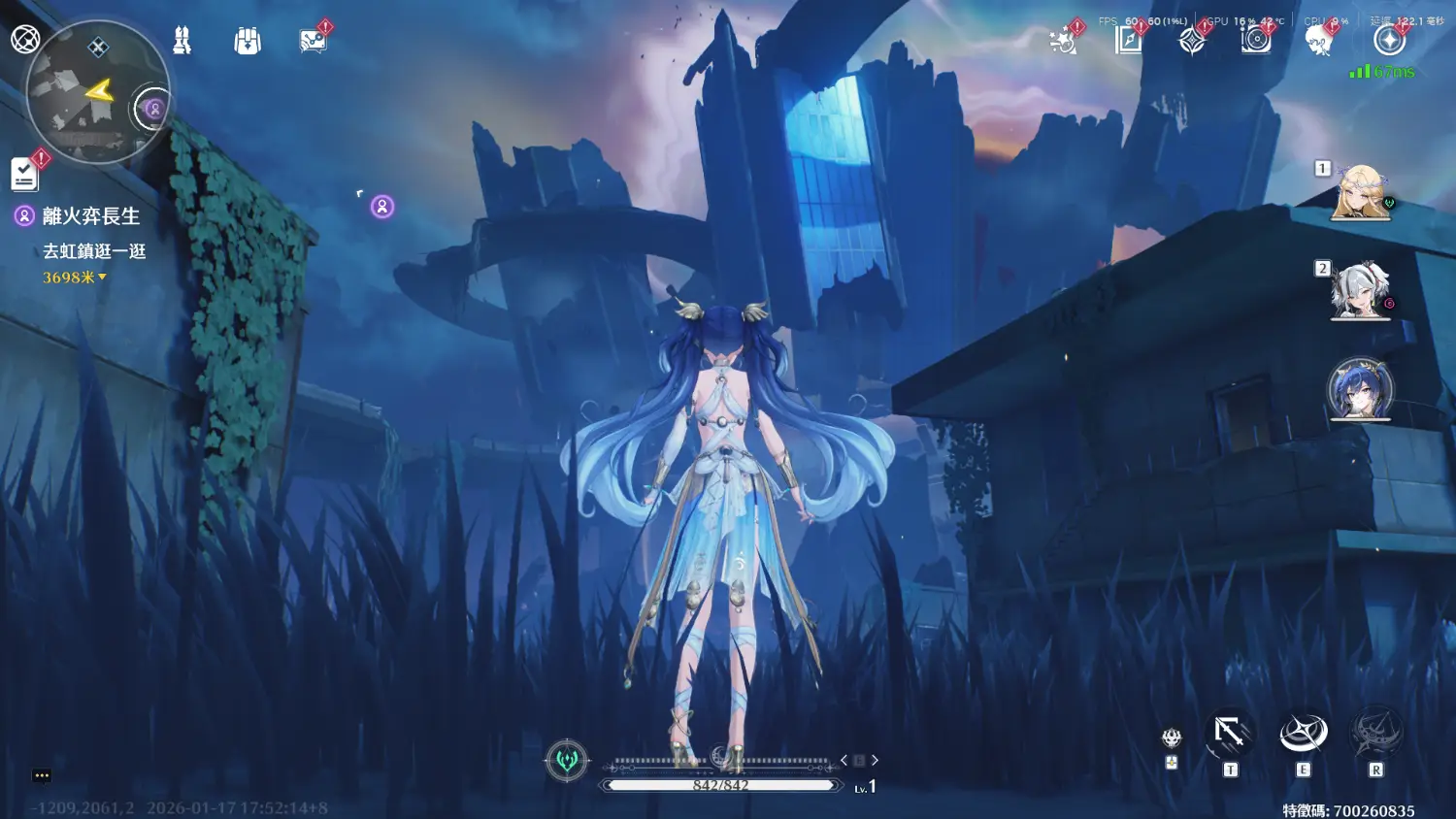Viewport: 1456px width, 819px height.
Task: Open the chat bubble network icon
Action: click(314, 41)
